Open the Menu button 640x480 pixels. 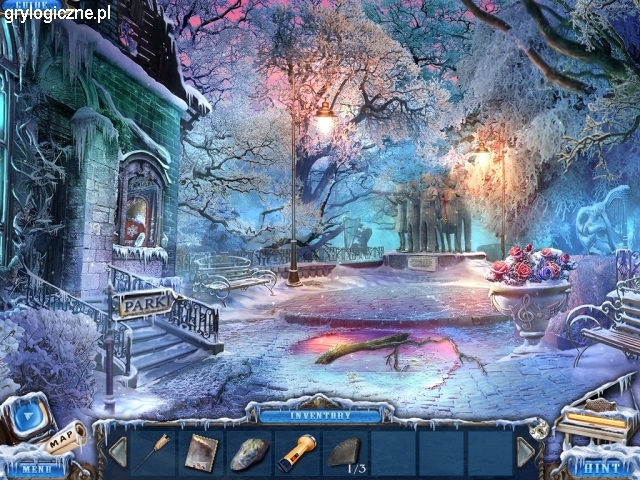[36, 468]
